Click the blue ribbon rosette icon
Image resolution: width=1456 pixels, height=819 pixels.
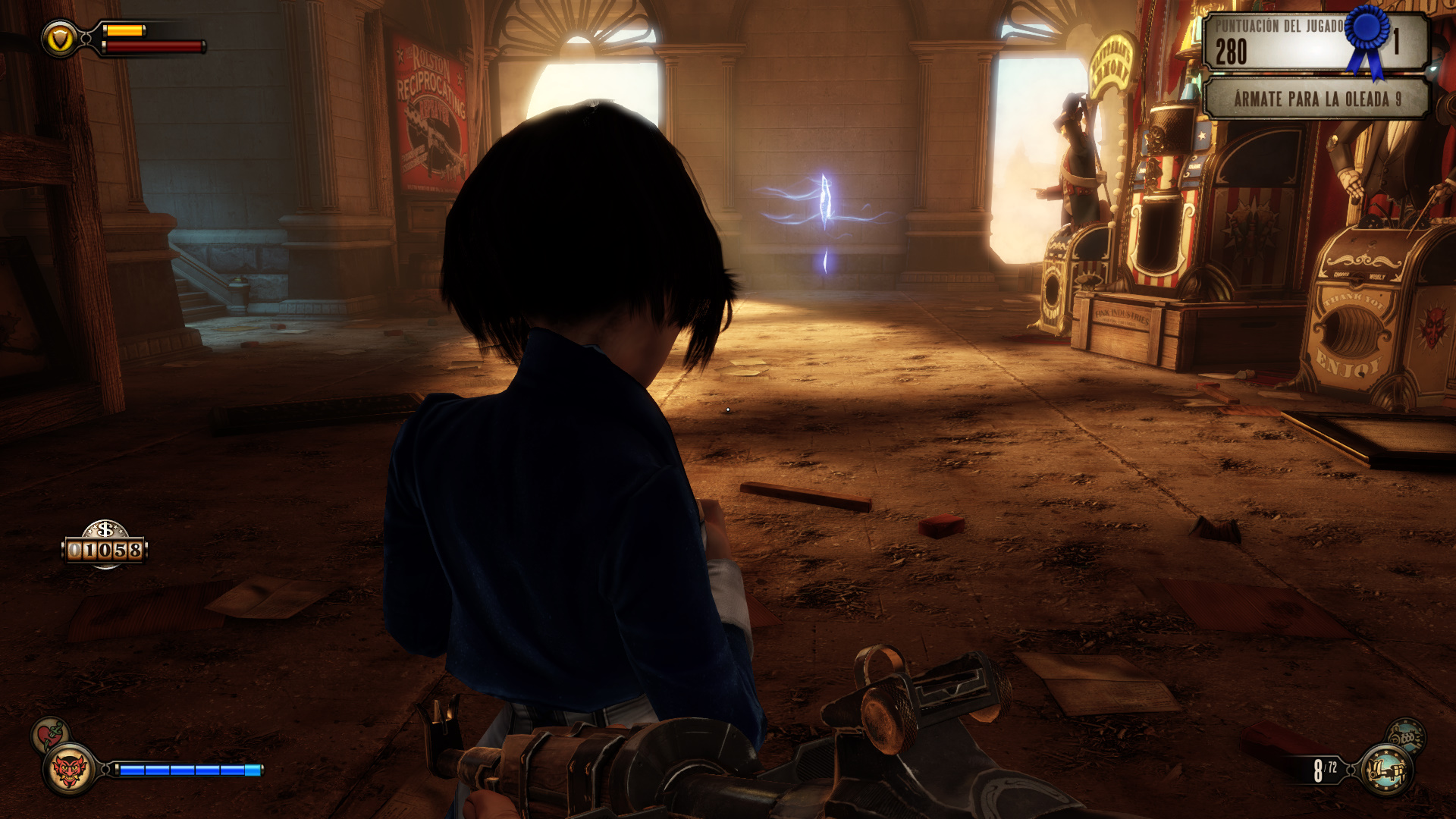tap(1367, 38)
